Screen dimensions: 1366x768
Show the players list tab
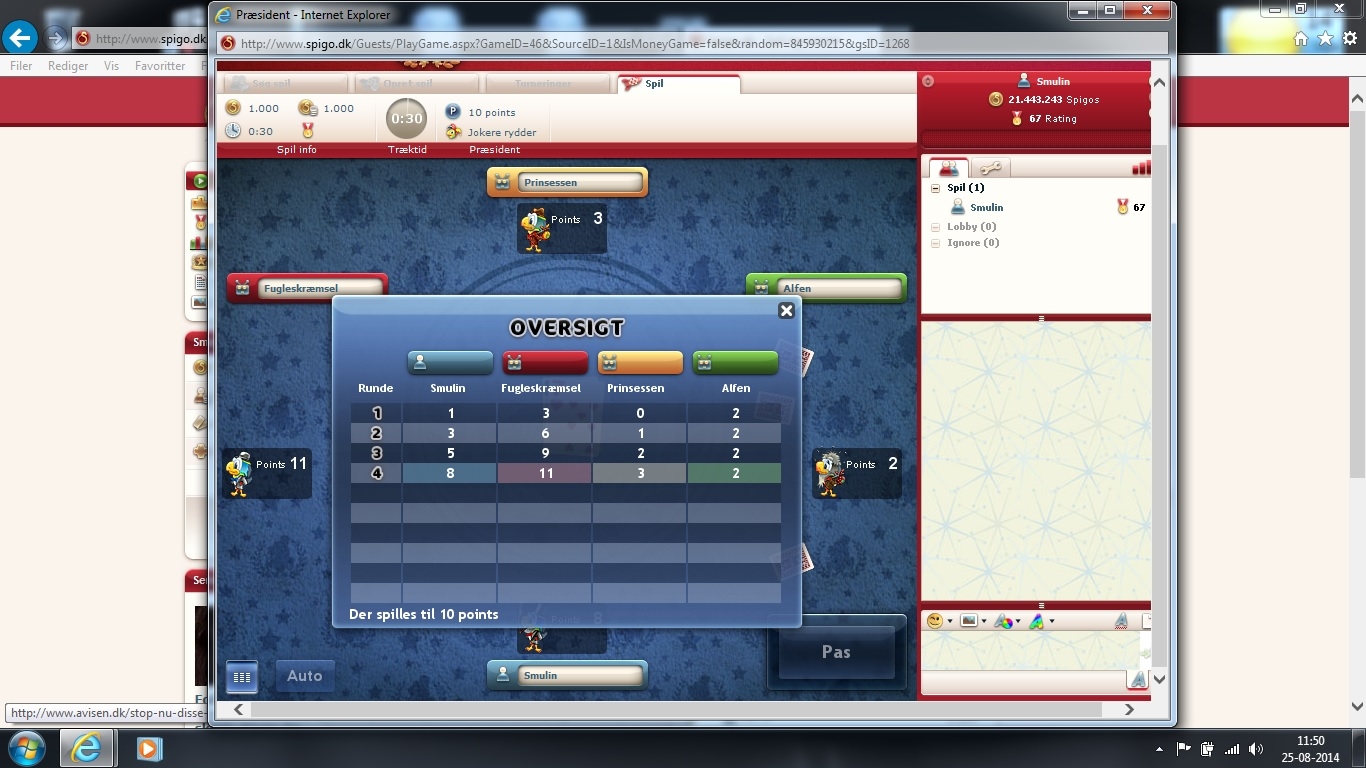pos(948,168)
